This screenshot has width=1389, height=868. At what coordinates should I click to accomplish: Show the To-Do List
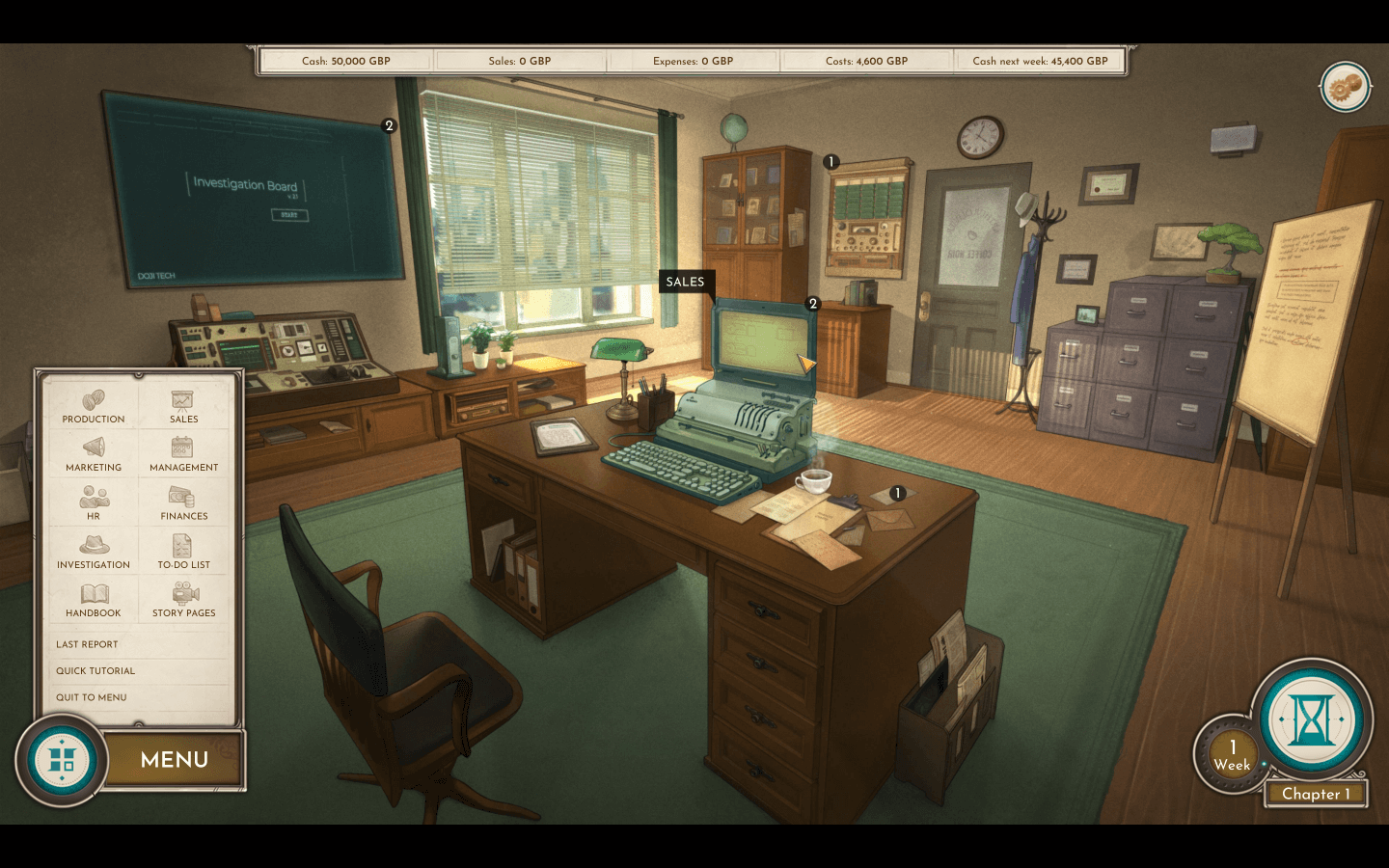[183, 552]
